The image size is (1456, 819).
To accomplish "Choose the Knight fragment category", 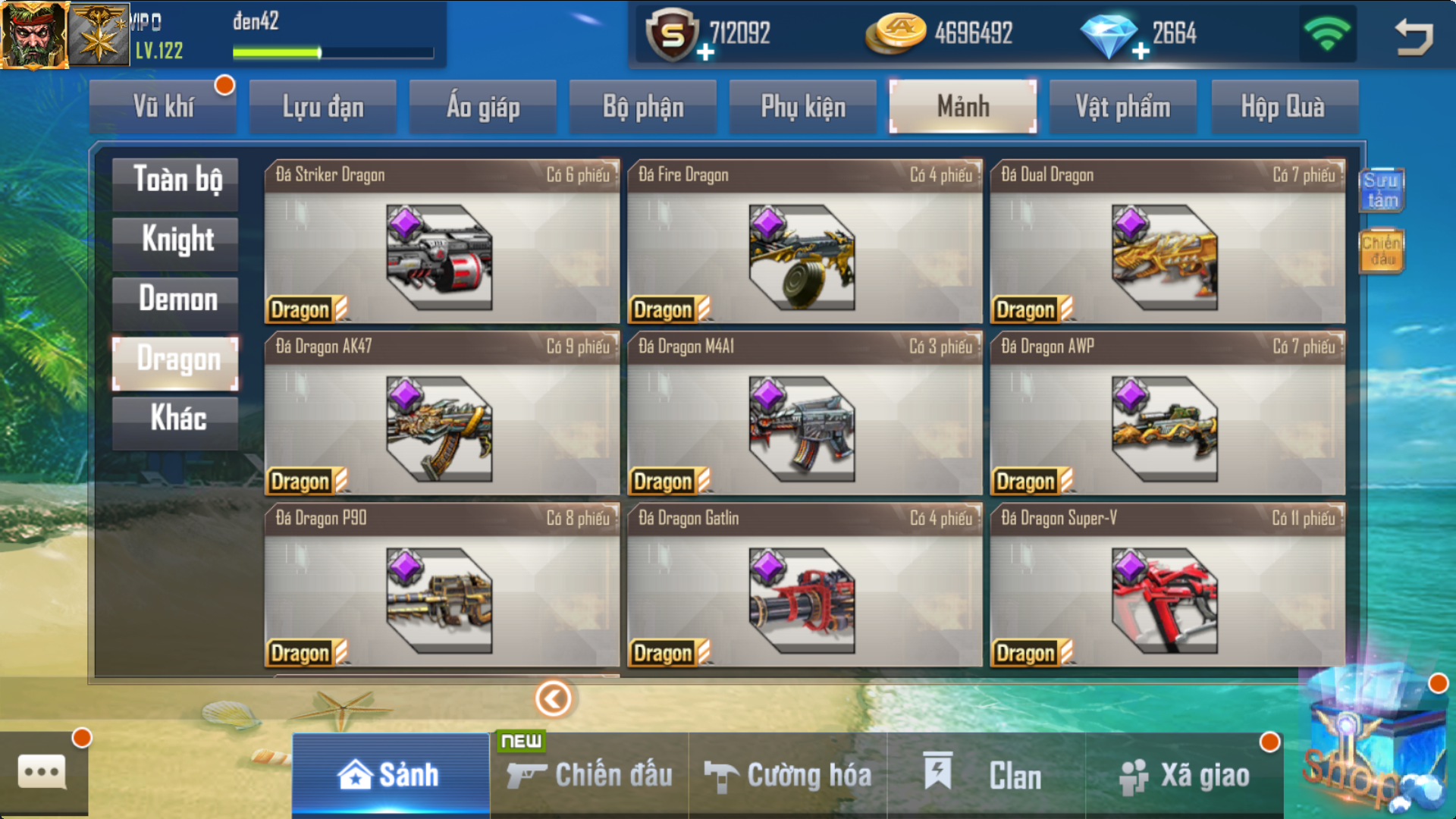I will pos(176,241).
